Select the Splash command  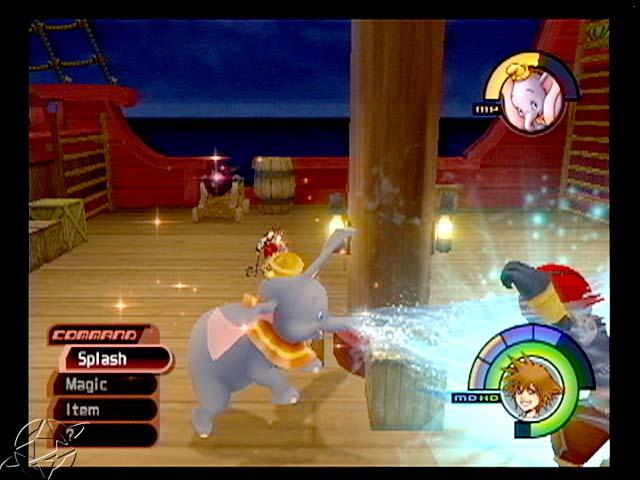click(x=112, y=359)
